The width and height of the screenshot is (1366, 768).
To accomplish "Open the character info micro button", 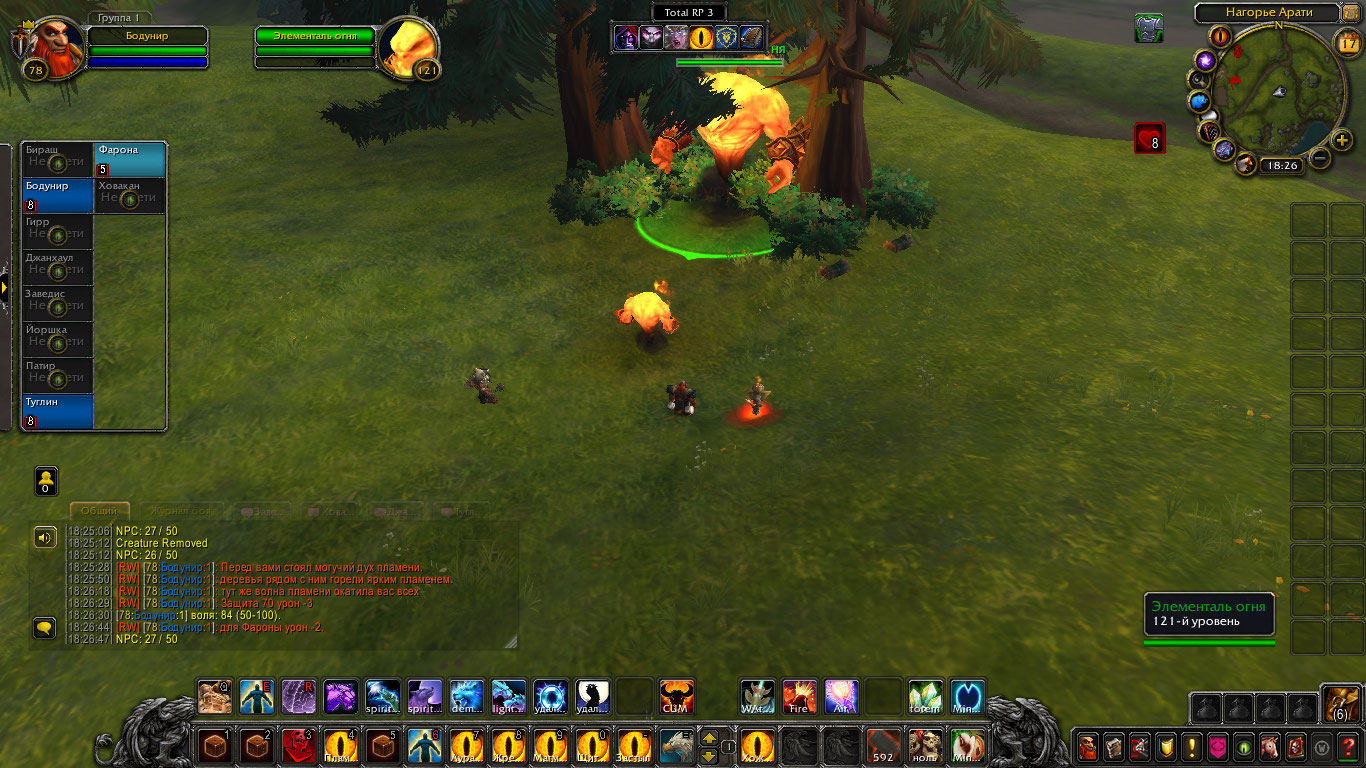I will click(x=1087, y=746).
